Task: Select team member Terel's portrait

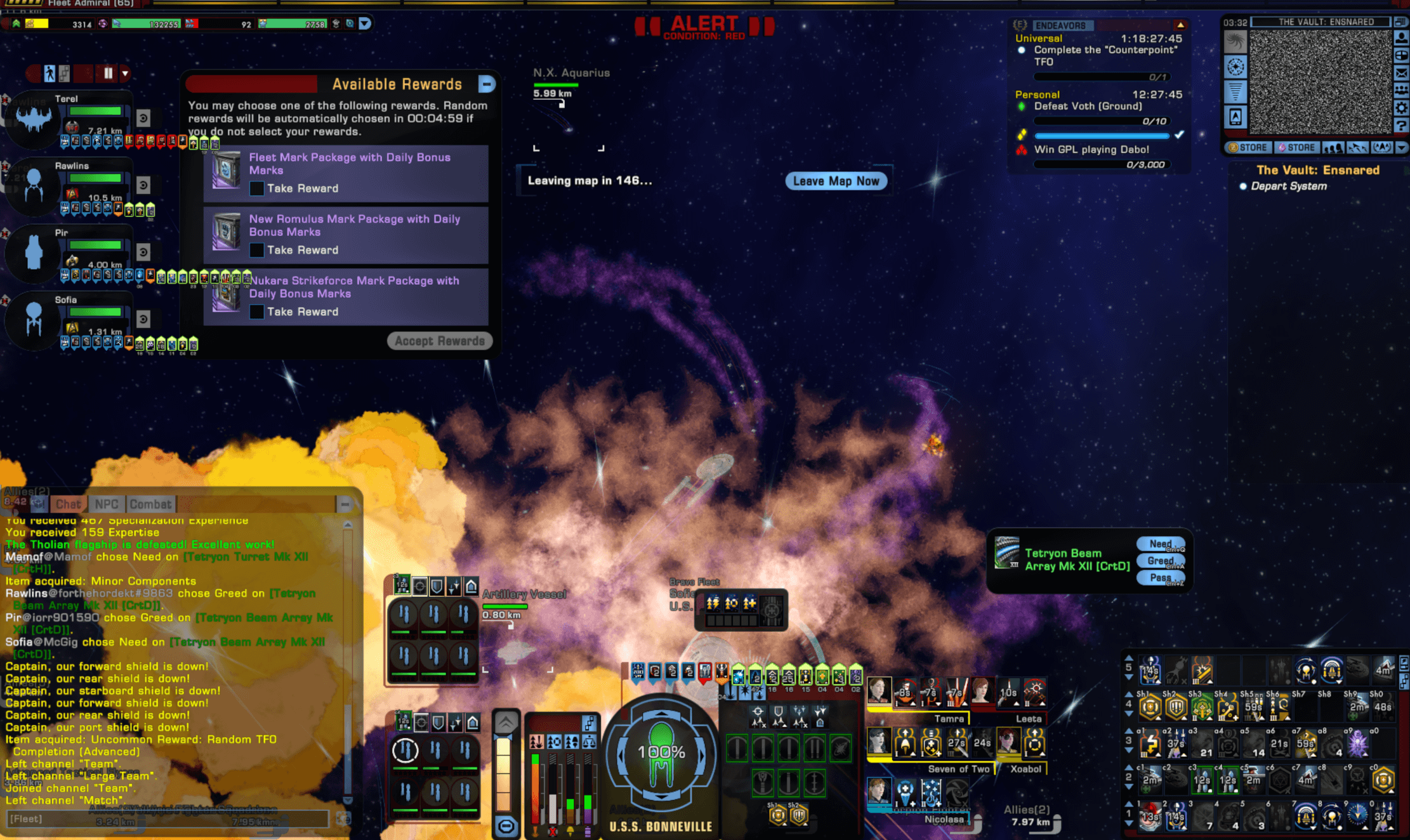Action: point(34,121)
